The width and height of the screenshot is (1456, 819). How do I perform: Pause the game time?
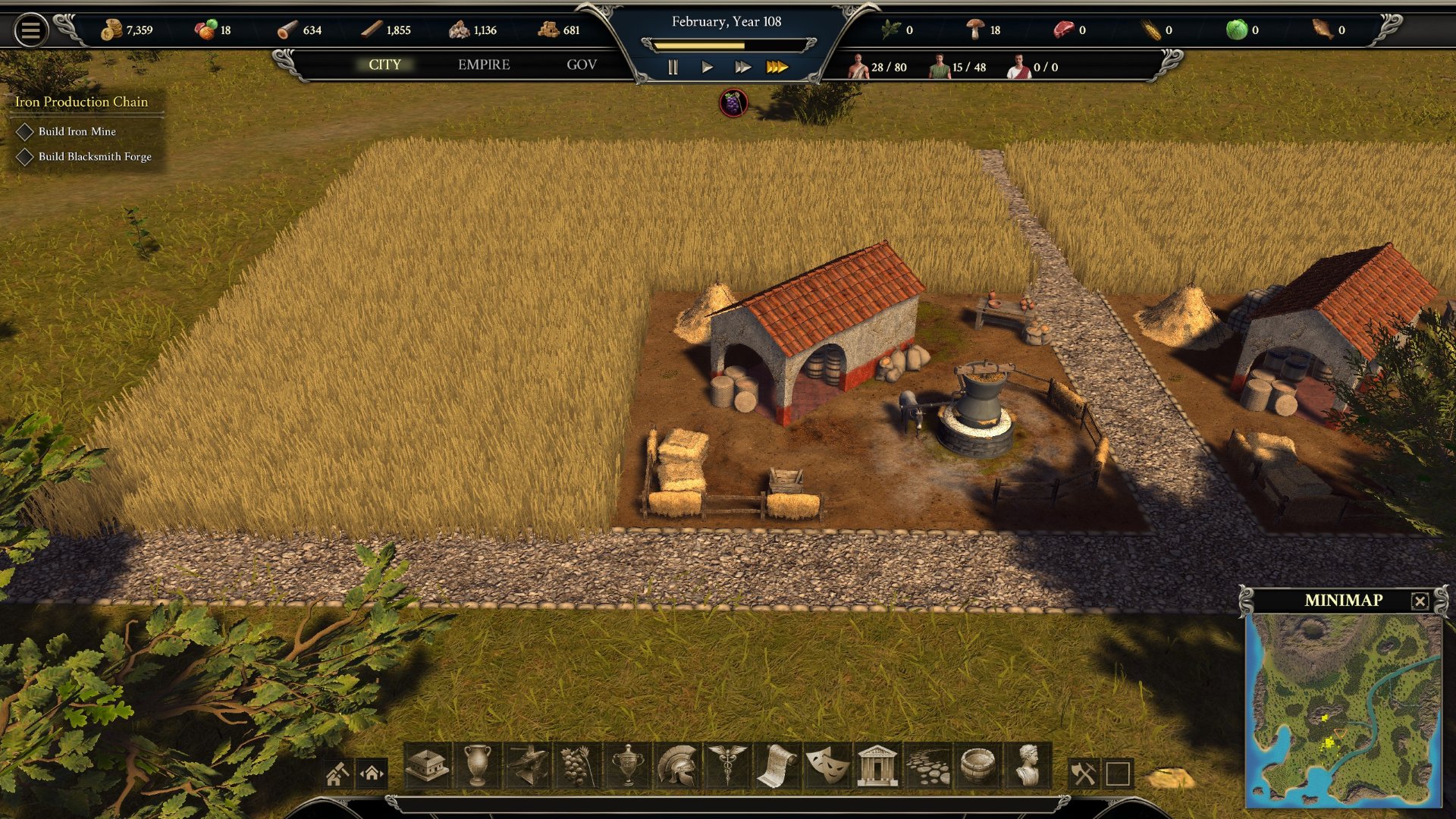[673, 67]
